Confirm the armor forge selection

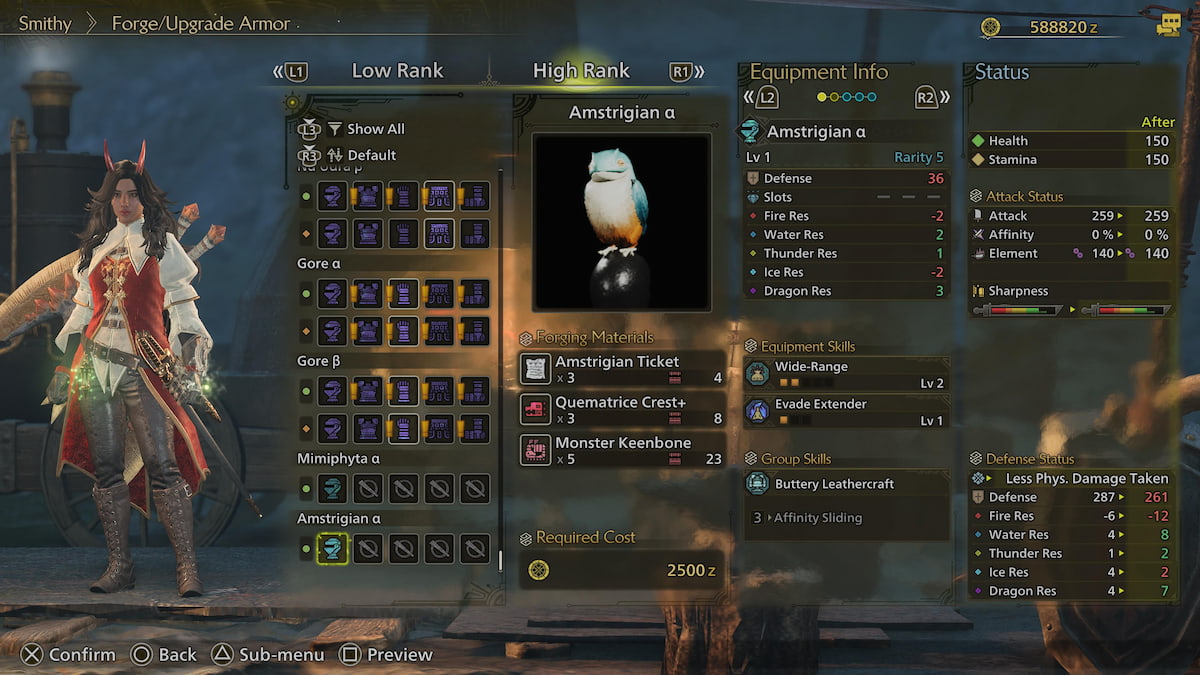68,655
